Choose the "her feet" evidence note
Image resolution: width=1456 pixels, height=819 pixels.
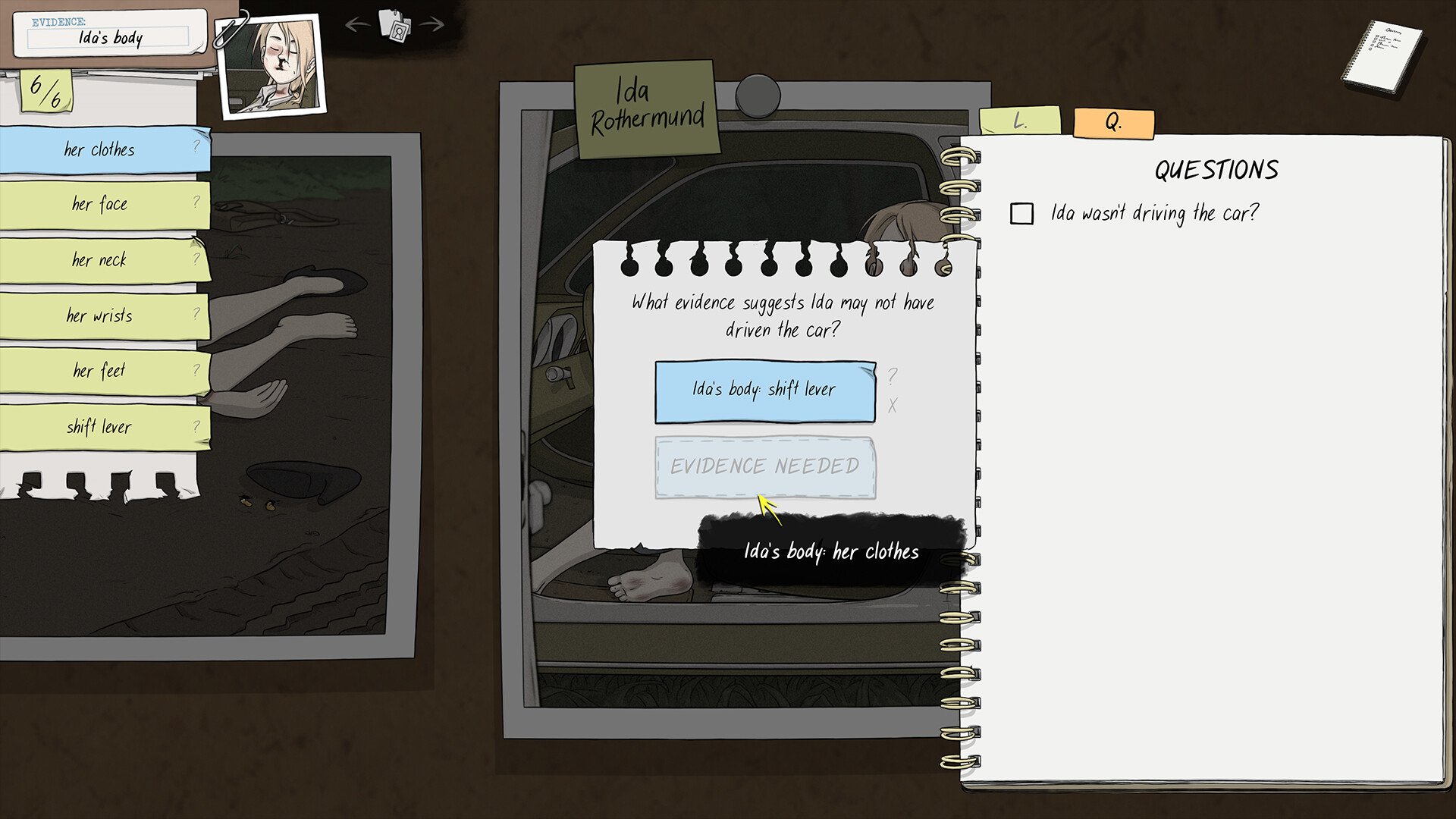100,371
